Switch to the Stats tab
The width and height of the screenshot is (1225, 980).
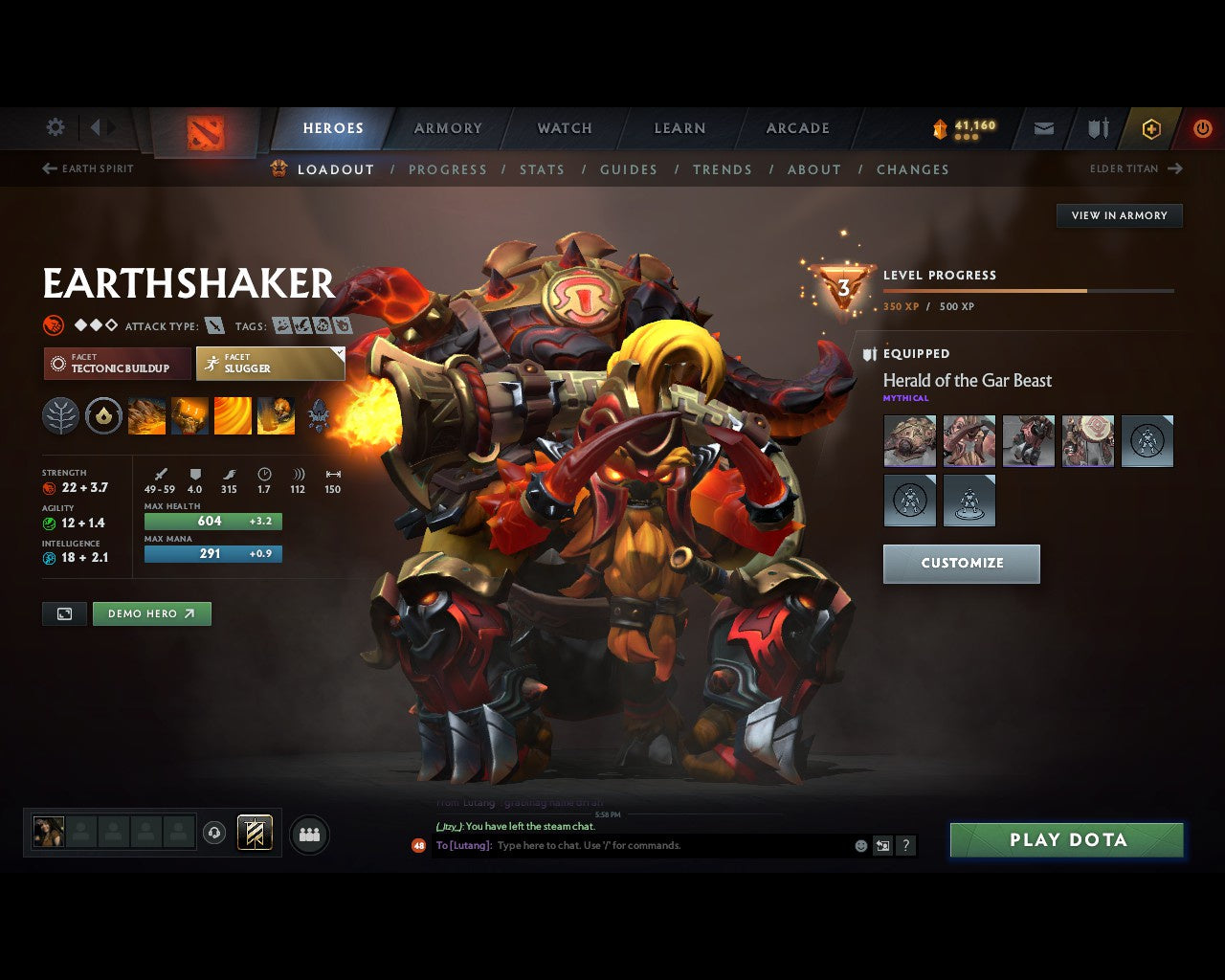[543, 169]
